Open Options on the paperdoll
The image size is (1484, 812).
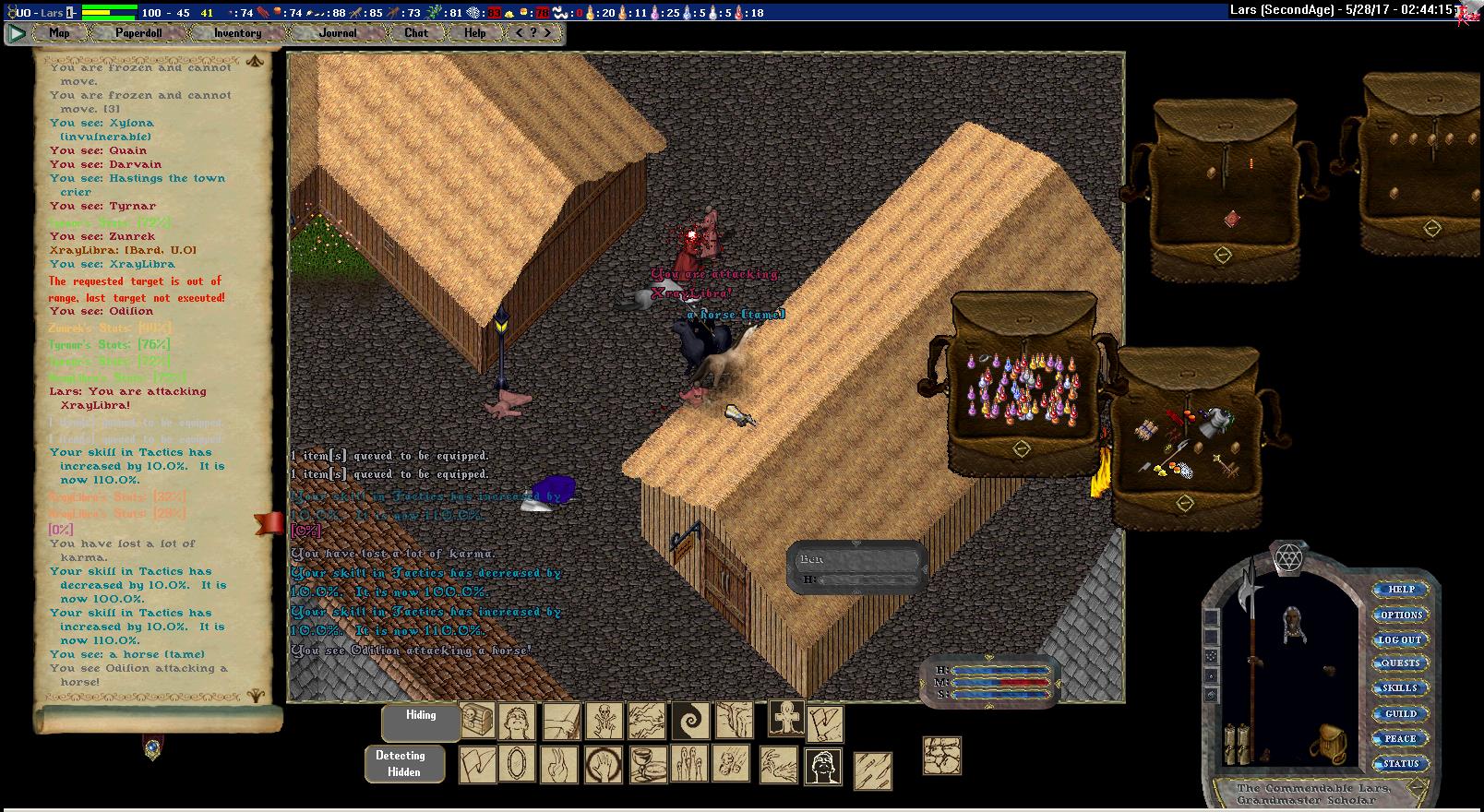click(x=1401, y=615)
